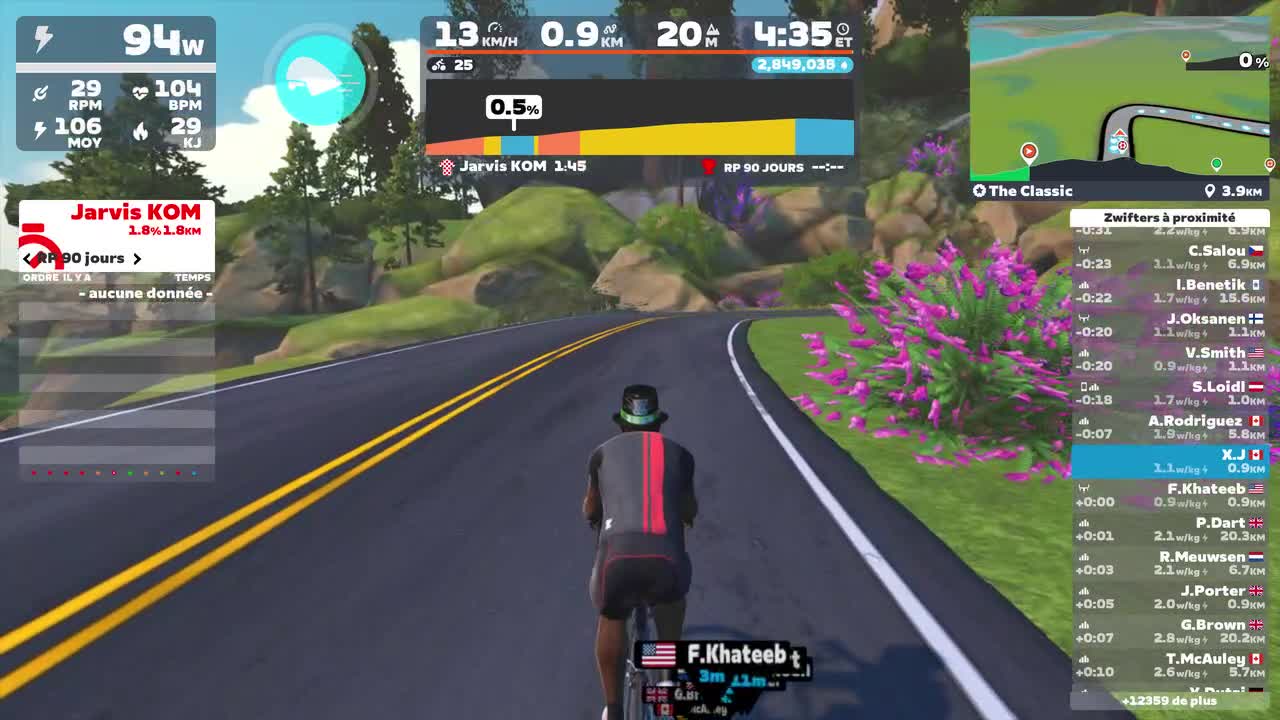Open The Classic route label on the minimap

tap(1026, 191)
